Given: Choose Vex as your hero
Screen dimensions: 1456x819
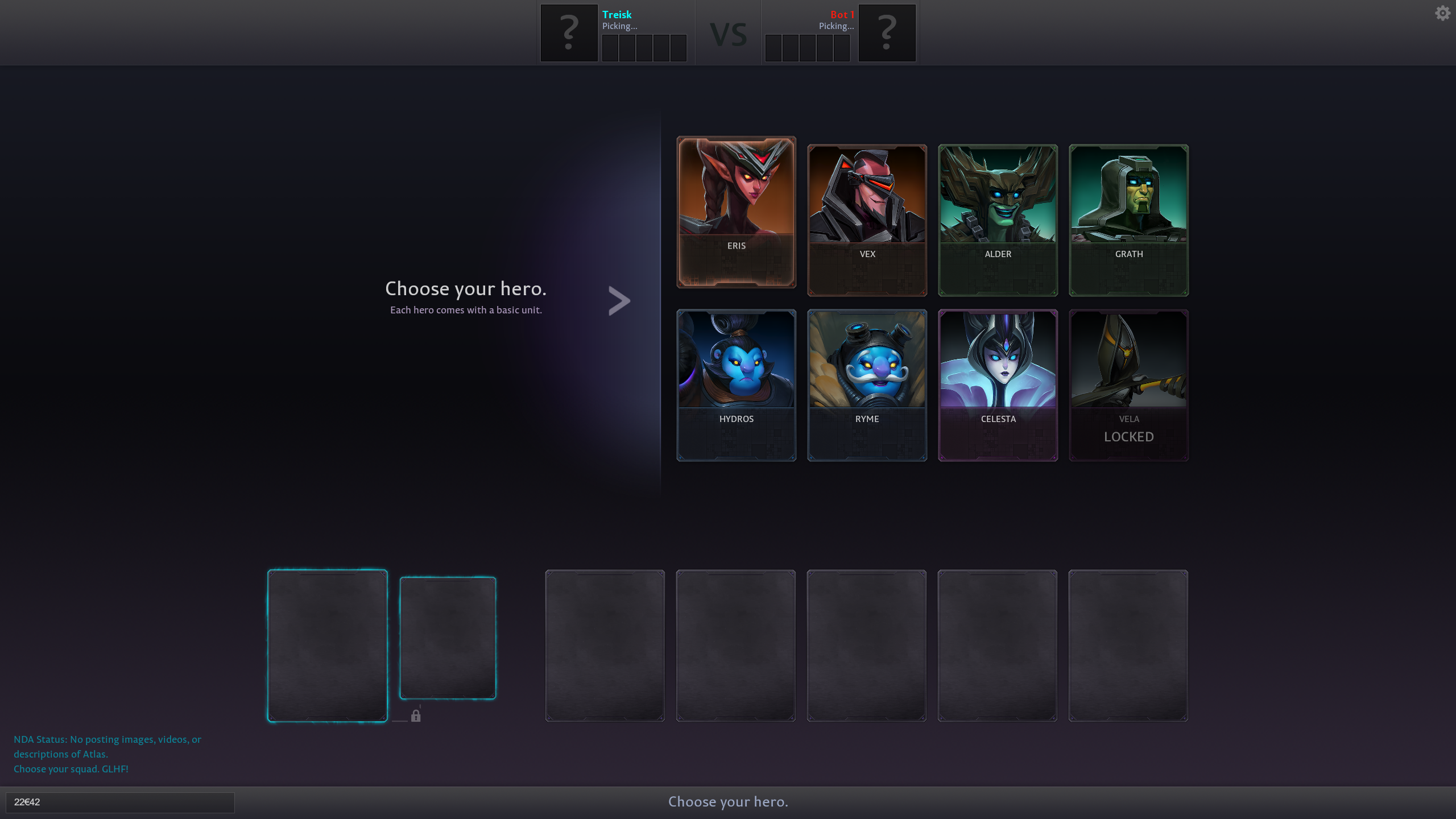Looking at the screenshot, I should [x=867, y=220].
